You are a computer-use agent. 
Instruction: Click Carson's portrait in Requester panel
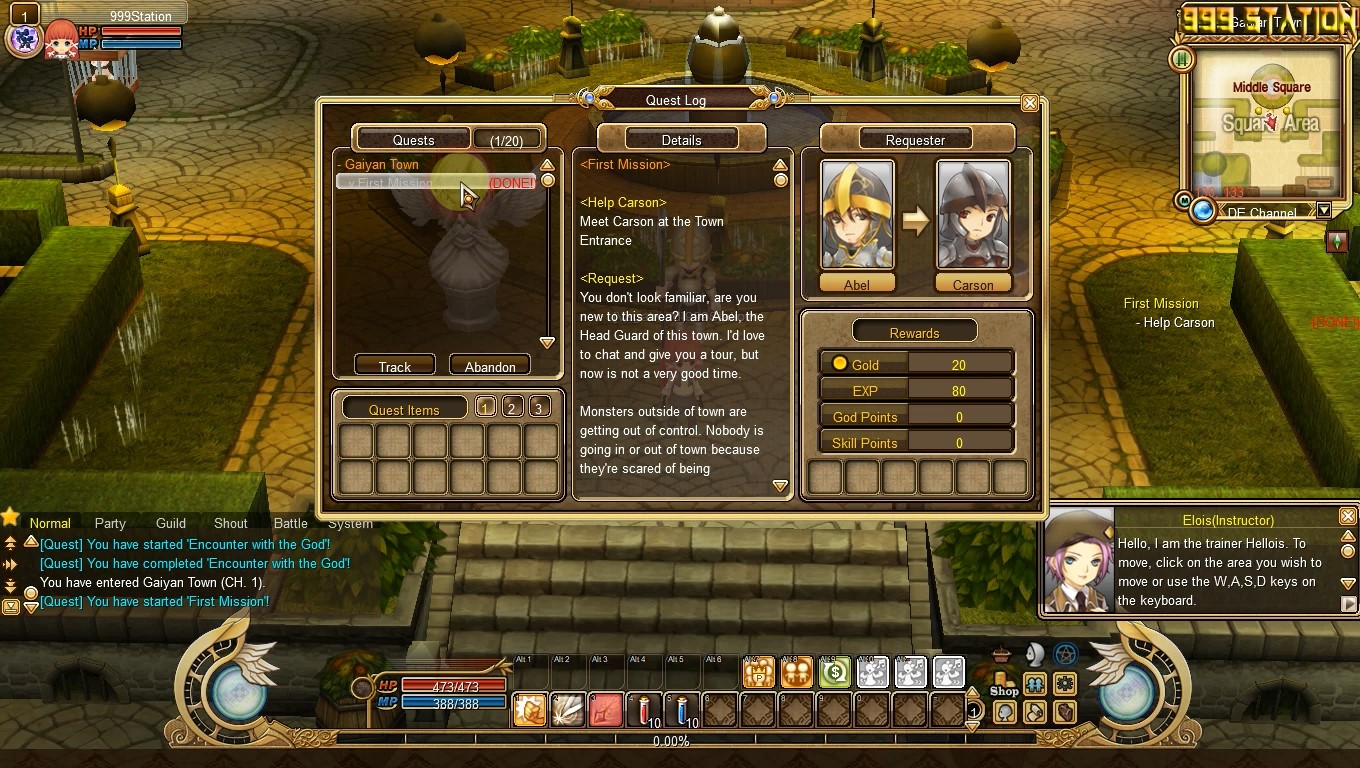(972, 215)
